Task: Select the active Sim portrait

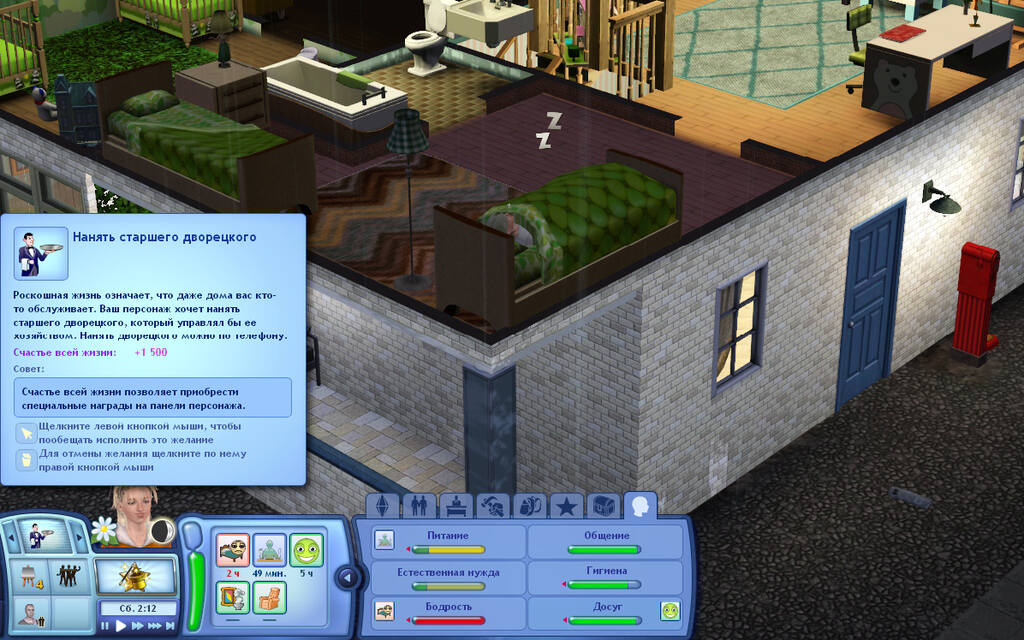Action: [x=133, y=515]
